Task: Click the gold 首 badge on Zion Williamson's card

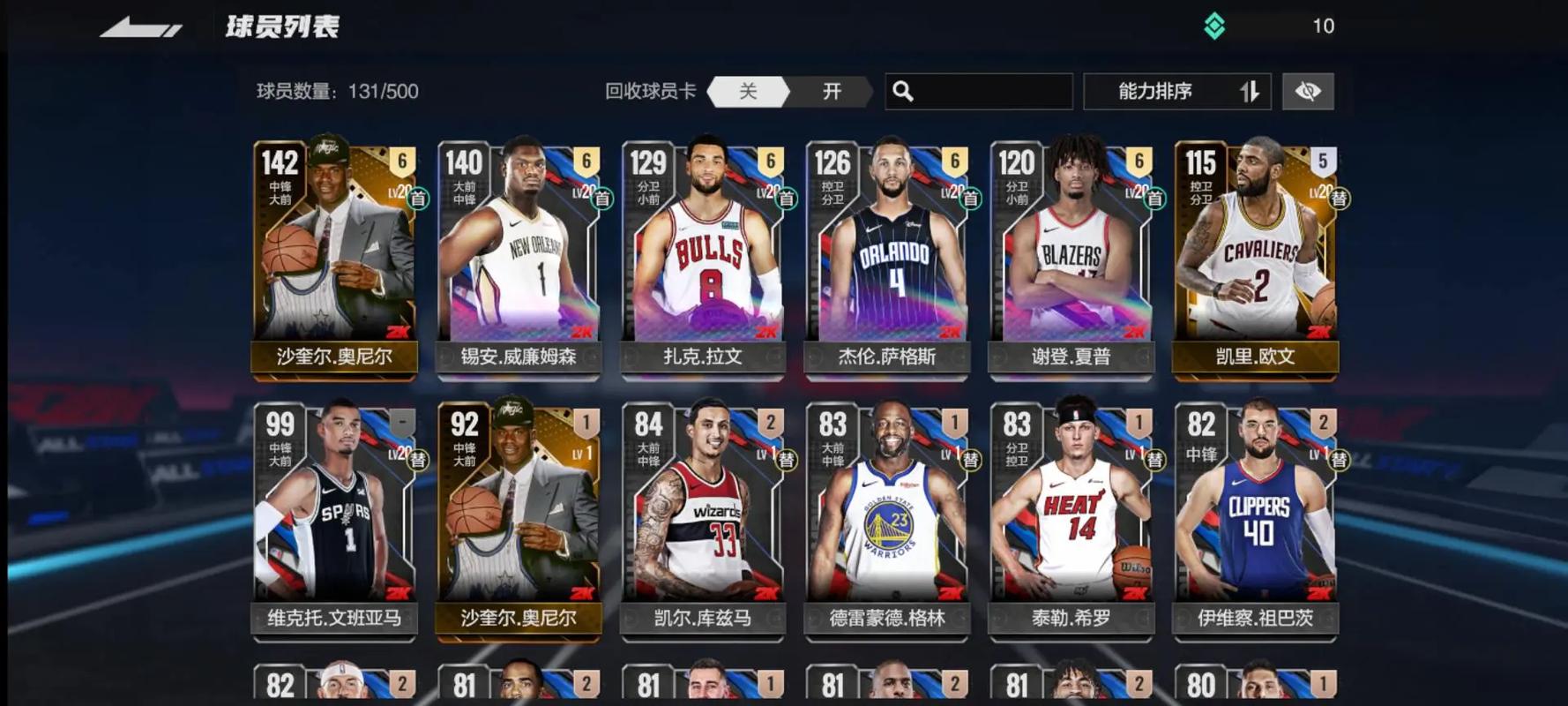Action: (x=604, y=198)
